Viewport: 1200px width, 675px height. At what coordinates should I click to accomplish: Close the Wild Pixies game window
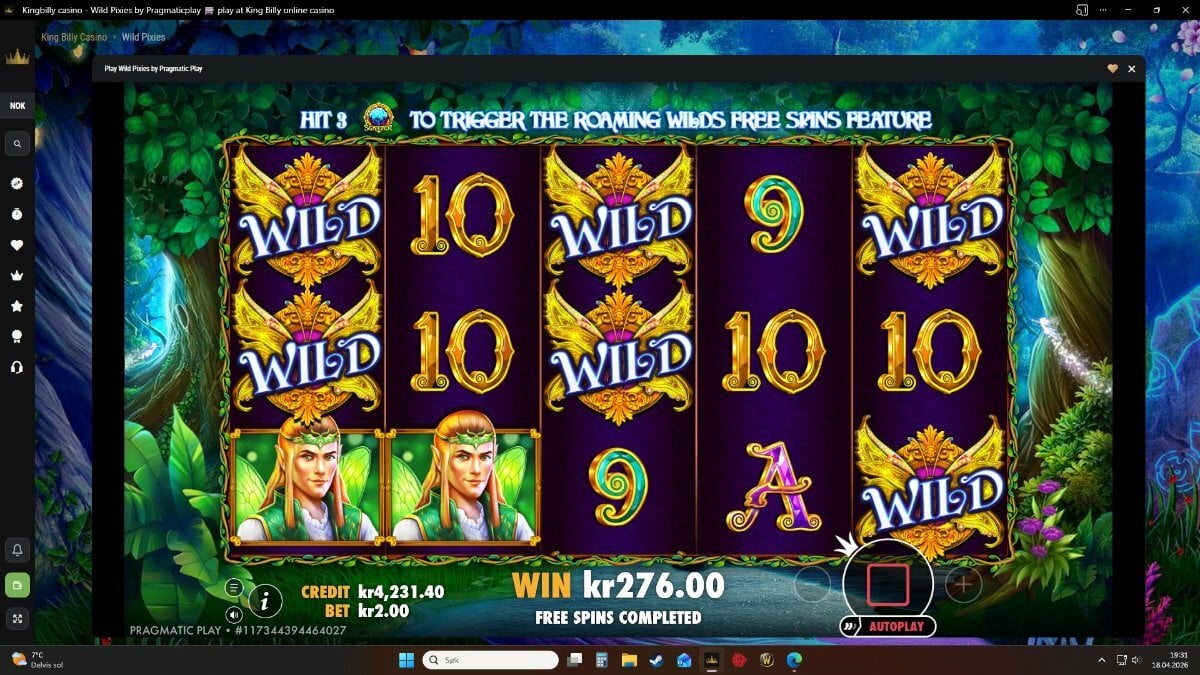click(1131, 69)
